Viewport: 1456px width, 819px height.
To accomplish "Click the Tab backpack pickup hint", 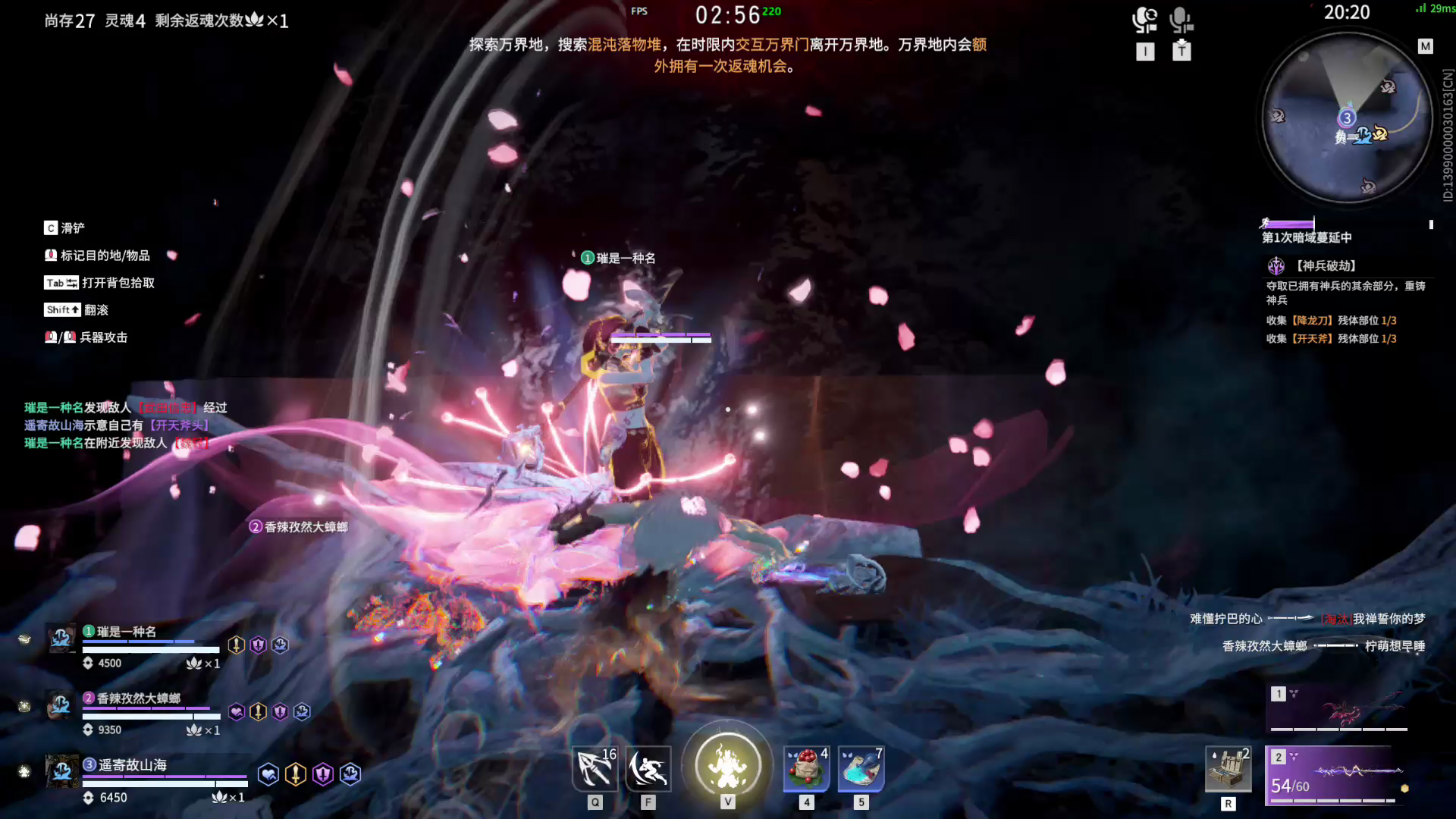I will click(99, 283).
